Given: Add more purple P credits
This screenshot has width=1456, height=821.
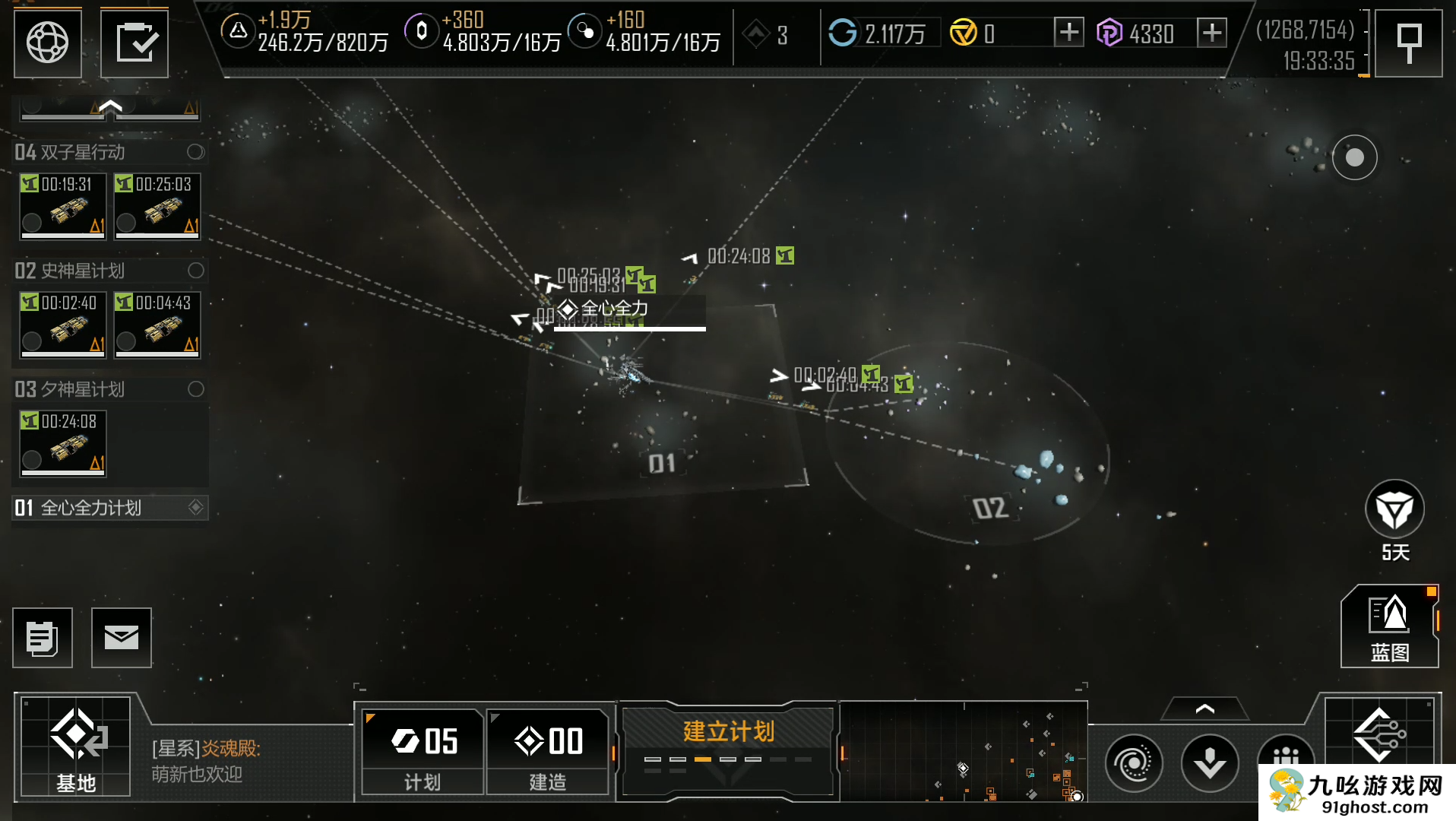Looking at the screenshot, I should click(x=1211, y=33).
